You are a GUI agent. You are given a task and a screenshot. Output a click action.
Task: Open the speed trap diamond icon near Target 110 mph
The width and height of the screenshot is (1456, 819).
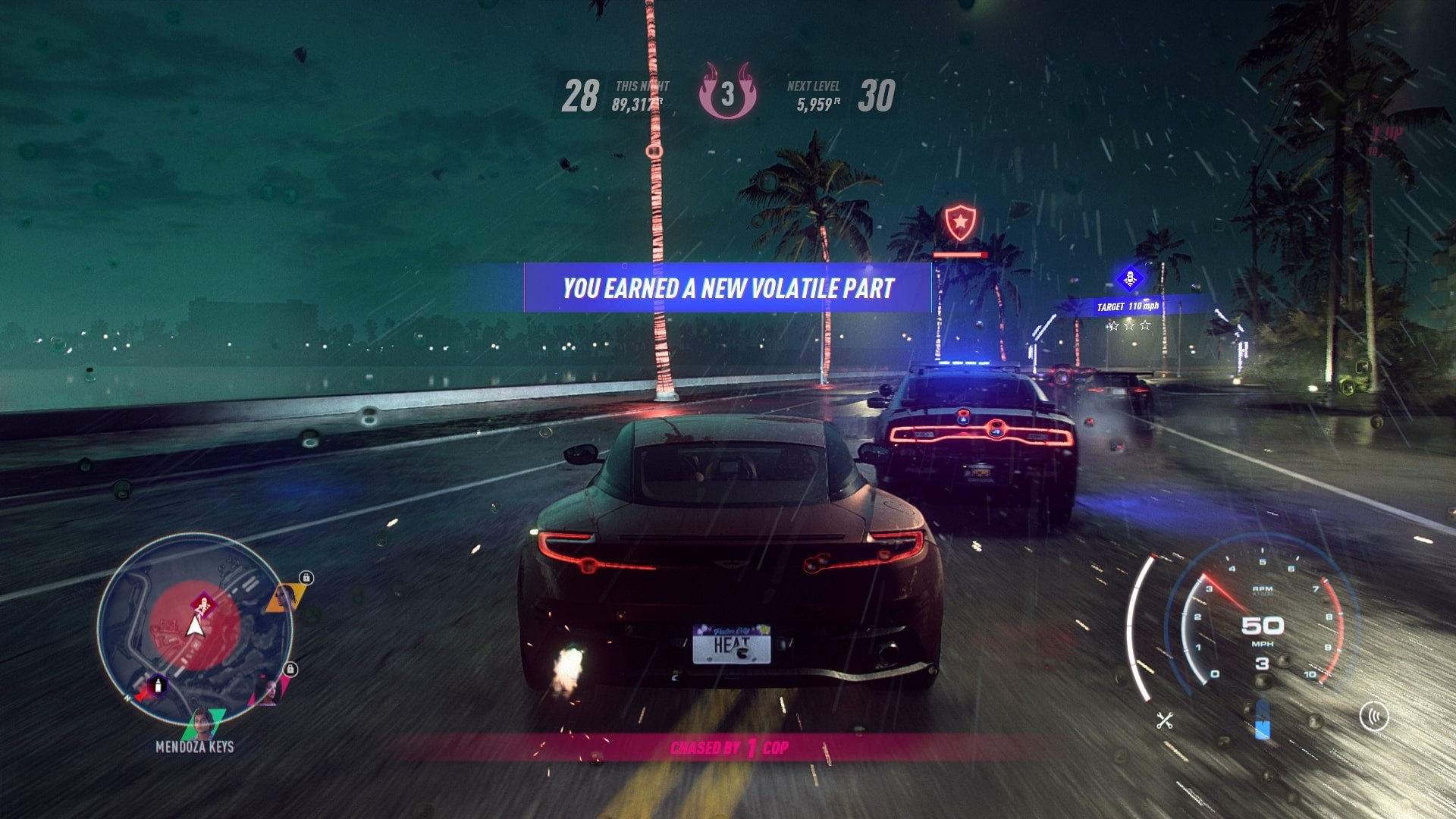coord(1129,278)
